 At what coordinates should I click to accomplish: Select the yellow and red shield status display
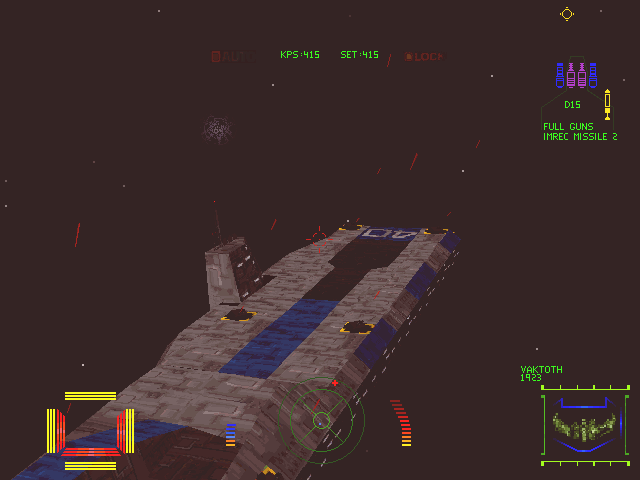point(90,431)
